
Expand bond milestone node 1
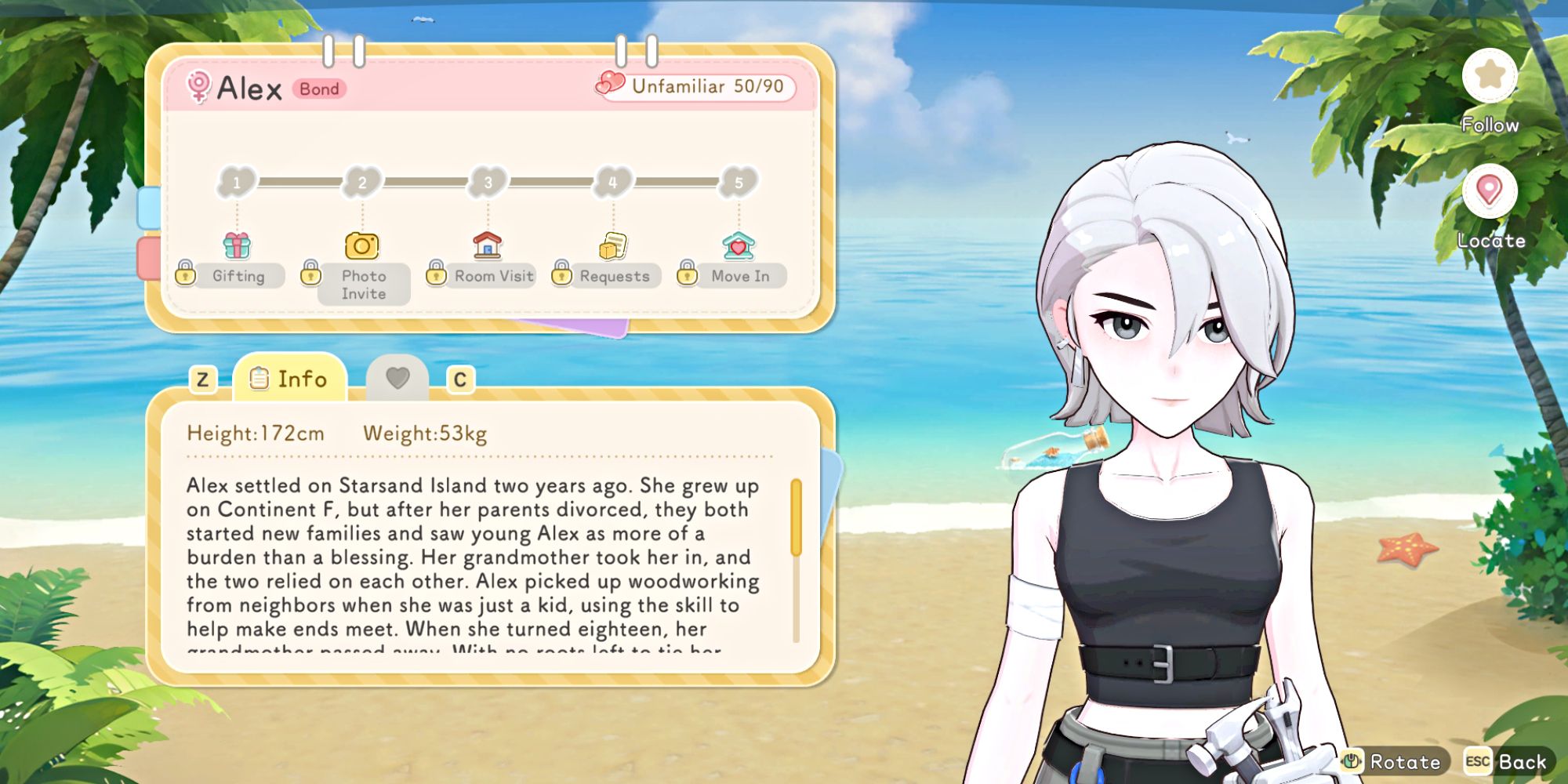click(236, 182)
